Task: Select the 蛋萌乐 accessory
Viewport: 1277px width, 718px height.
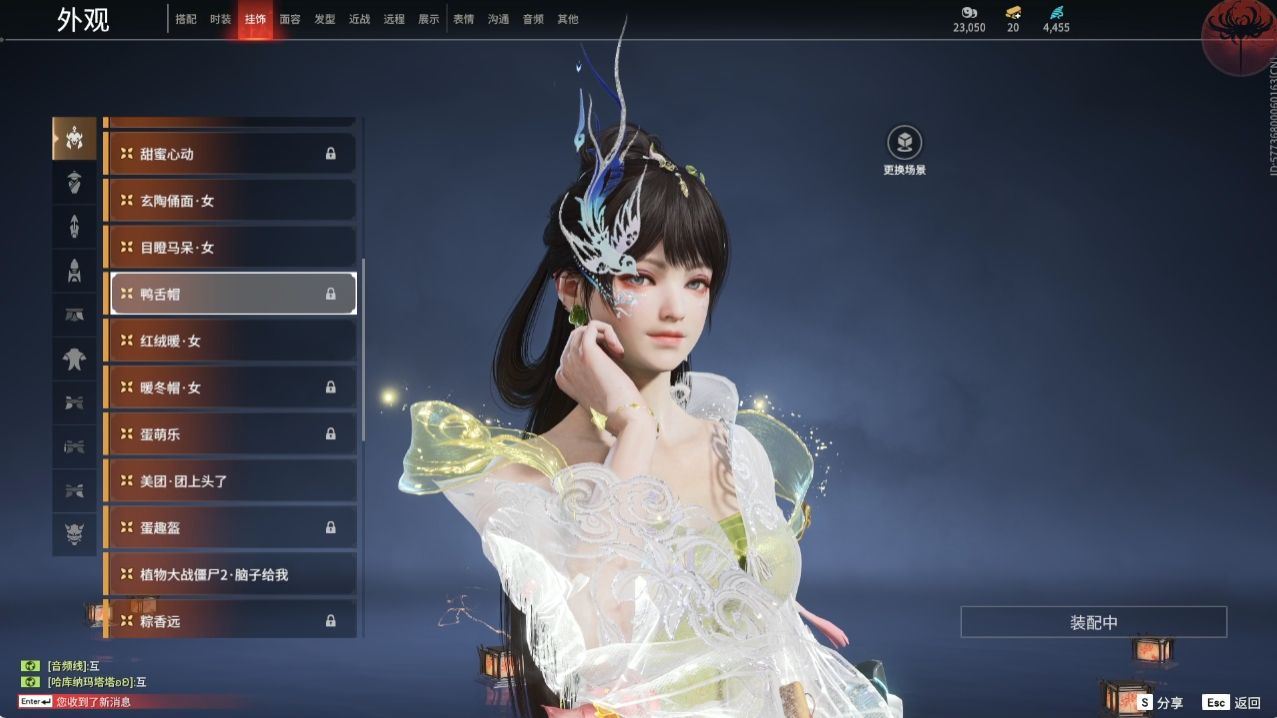Action: click(x=230, y=434)
